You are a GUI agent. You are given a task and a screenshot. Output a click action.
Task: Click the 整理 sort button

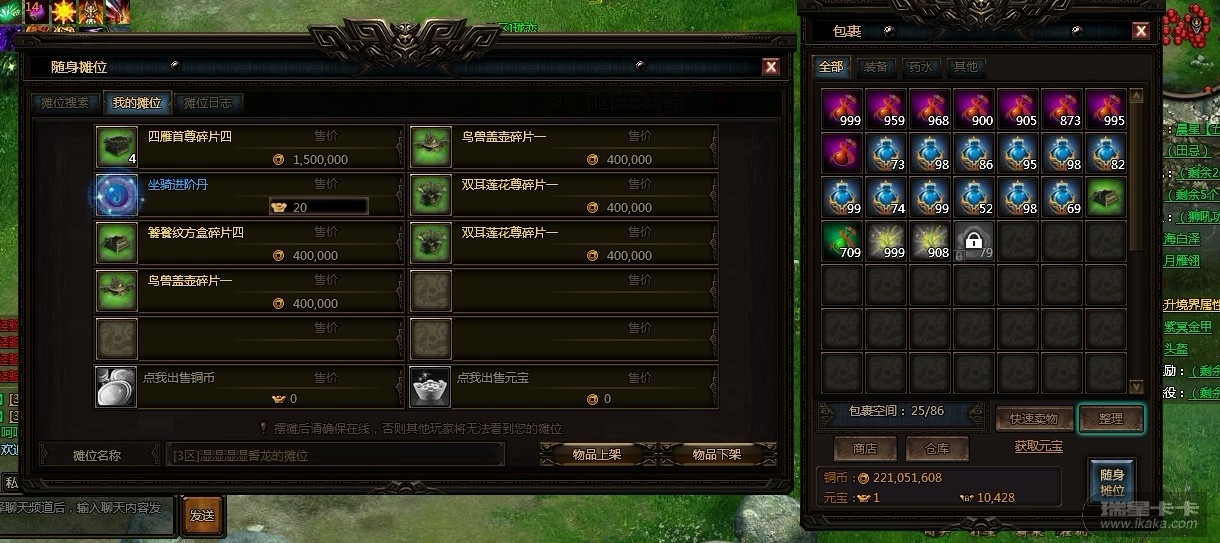point(1110,419)
